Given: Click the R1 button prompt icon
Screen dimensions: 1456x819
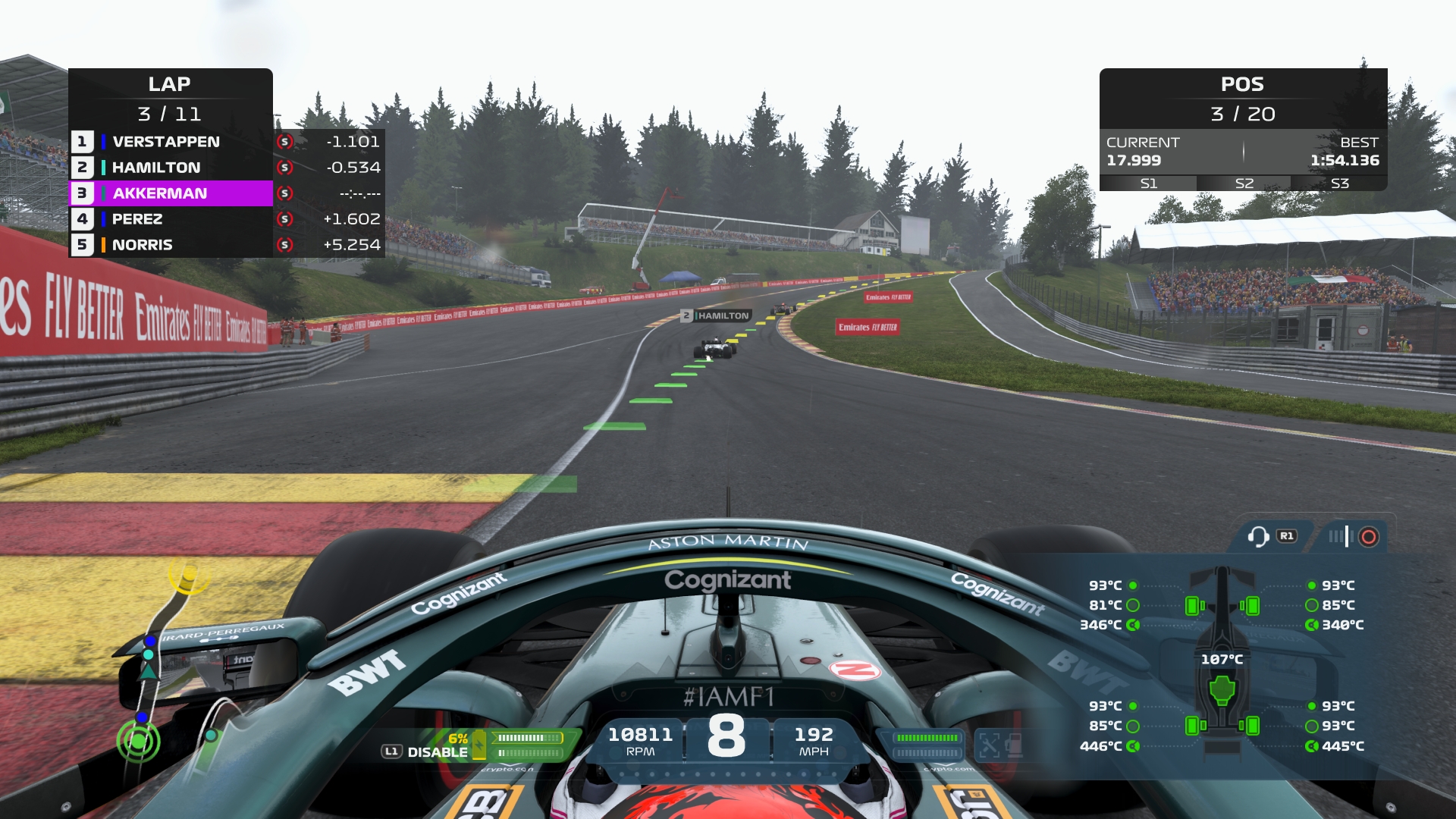Looking at the screenshot, I should [x=1286, y=535].
